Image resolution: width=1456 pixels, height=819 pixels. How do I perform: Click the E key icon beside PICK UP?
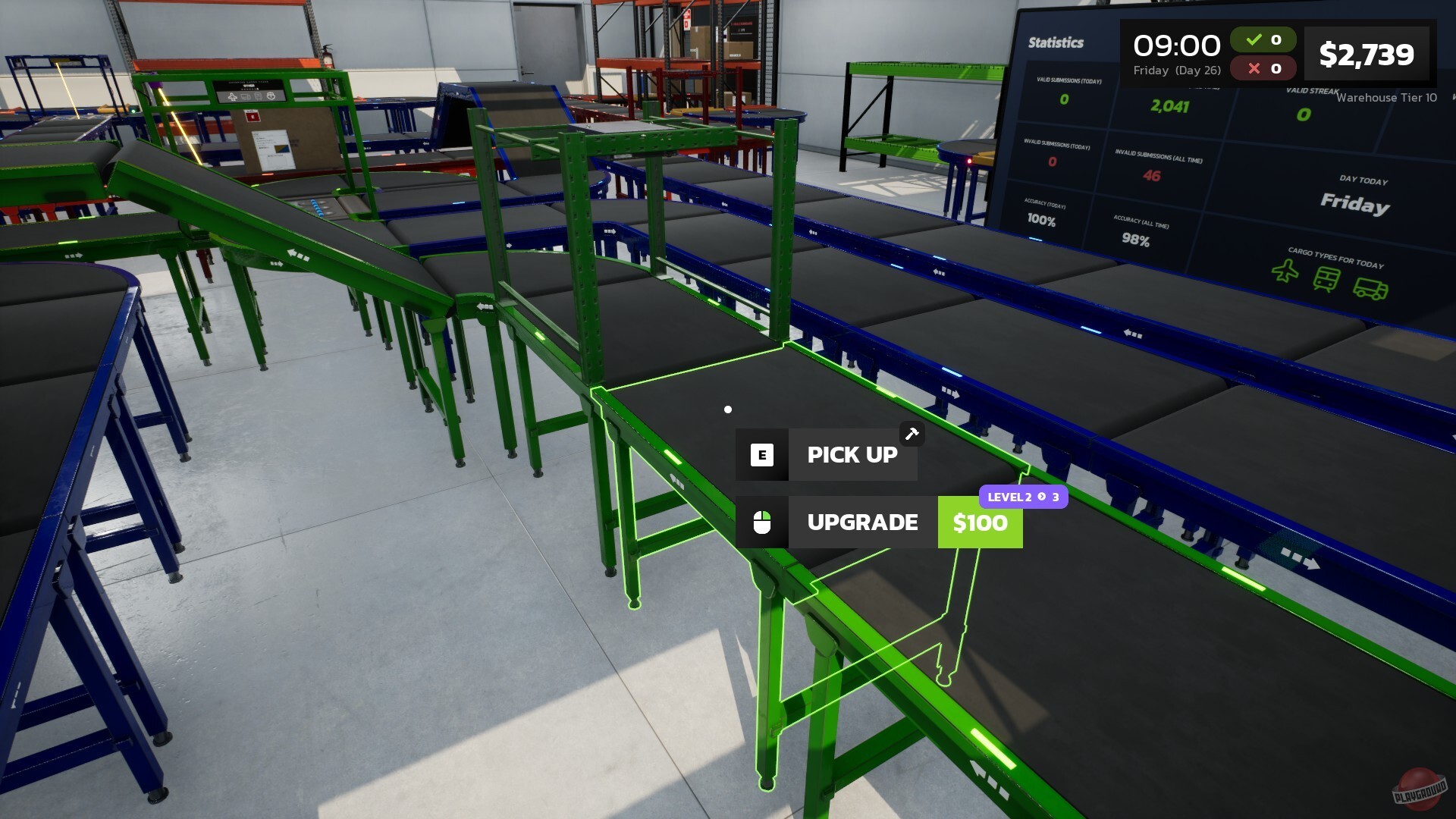[761, 454]
